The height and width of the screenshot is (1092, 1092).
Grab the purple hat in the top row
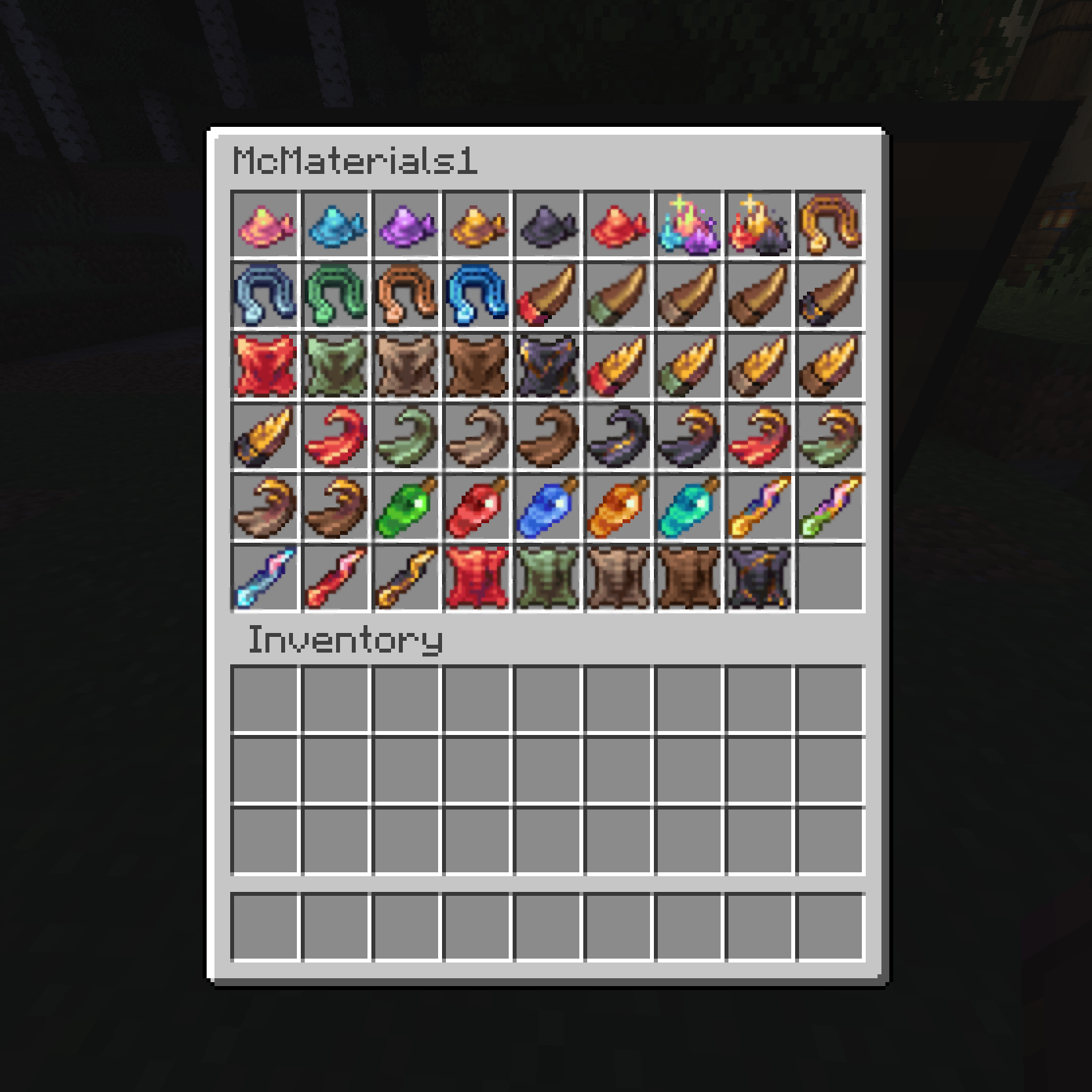click(407, 226)
